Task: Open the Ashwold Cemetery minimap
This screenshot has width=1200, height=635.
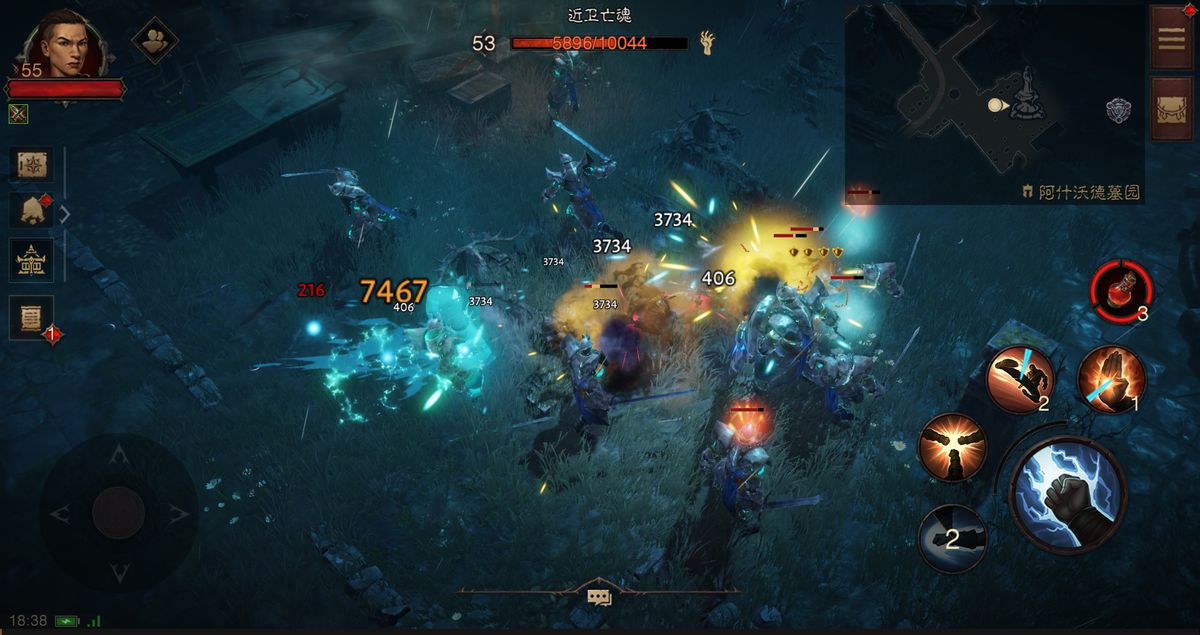Action: click(x=993, y=103)
